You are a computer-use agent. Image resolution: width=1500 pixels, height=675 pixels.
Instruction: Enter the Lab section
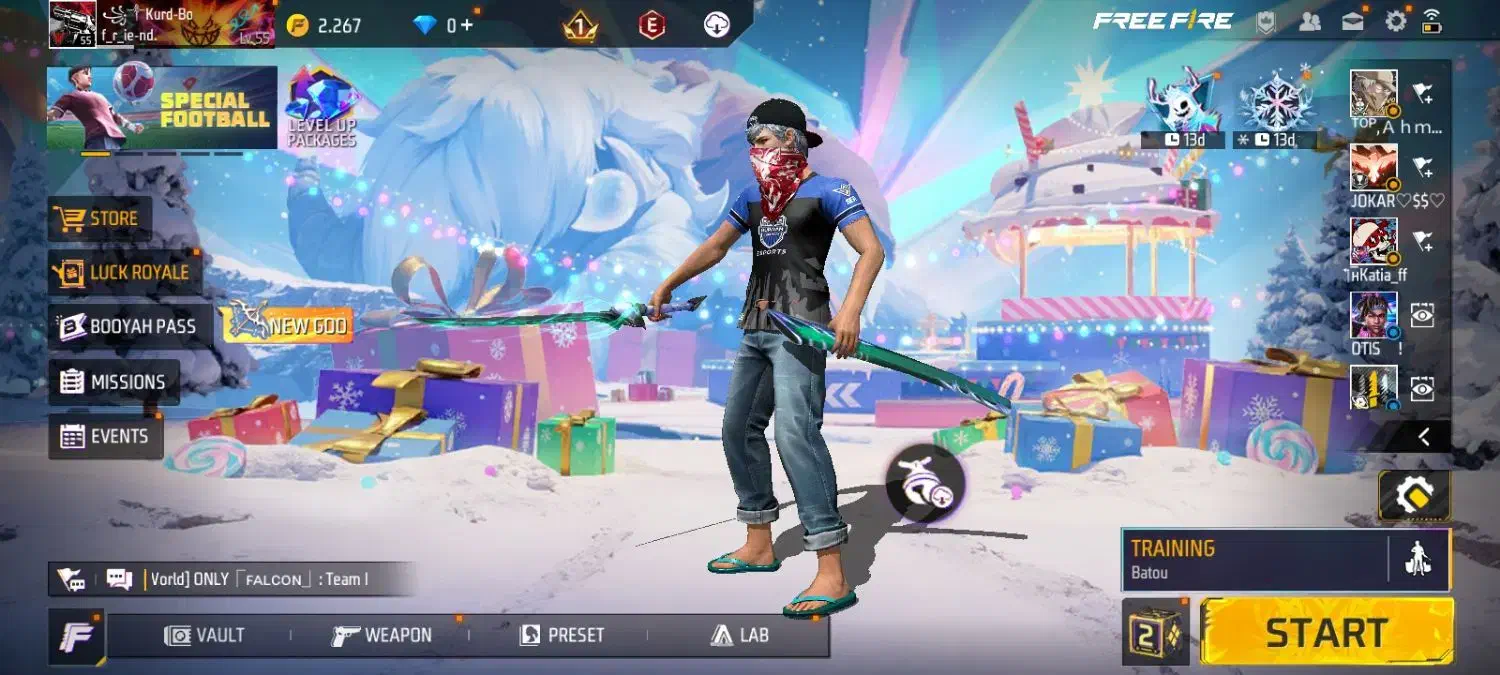click(x=740, y=635)
